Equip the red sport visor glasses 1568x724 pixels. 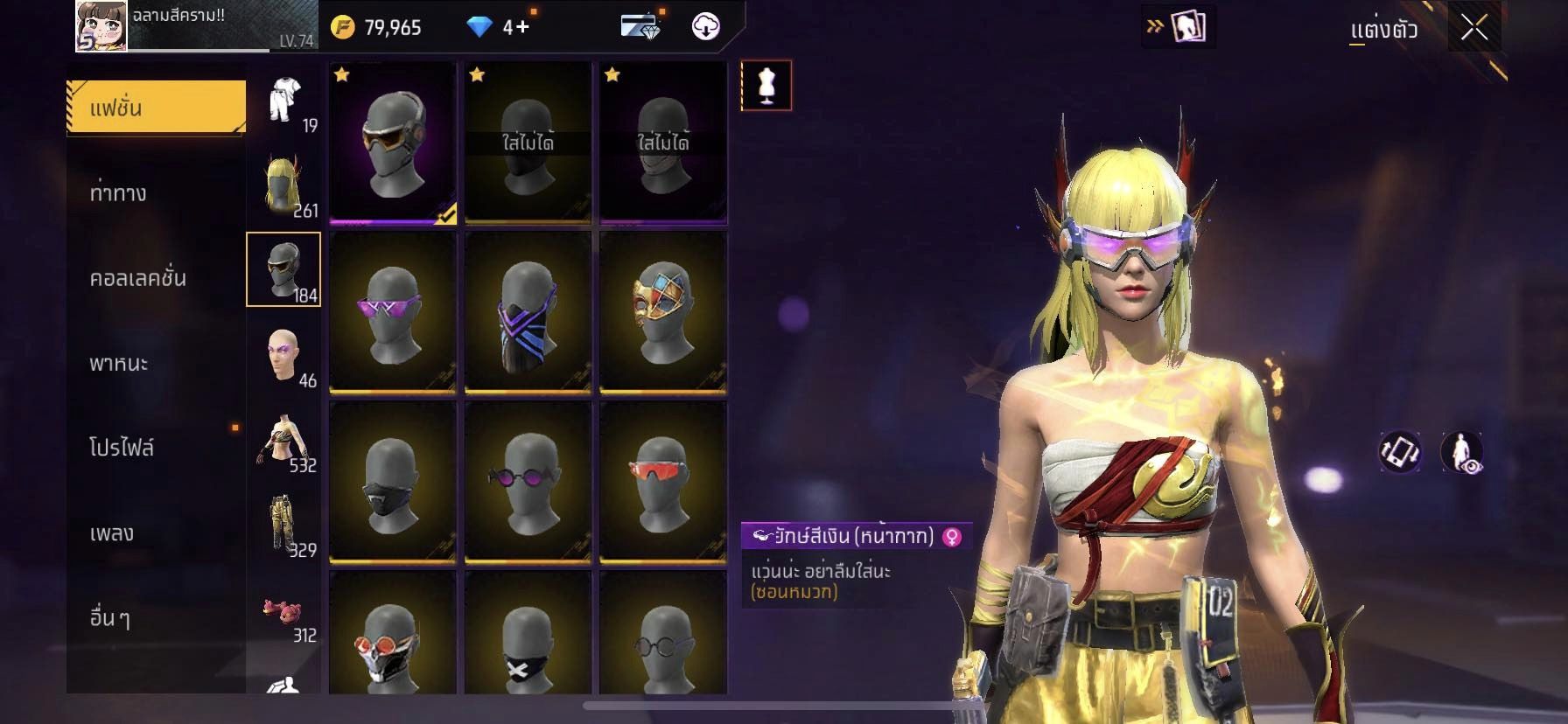pos(662,482)
